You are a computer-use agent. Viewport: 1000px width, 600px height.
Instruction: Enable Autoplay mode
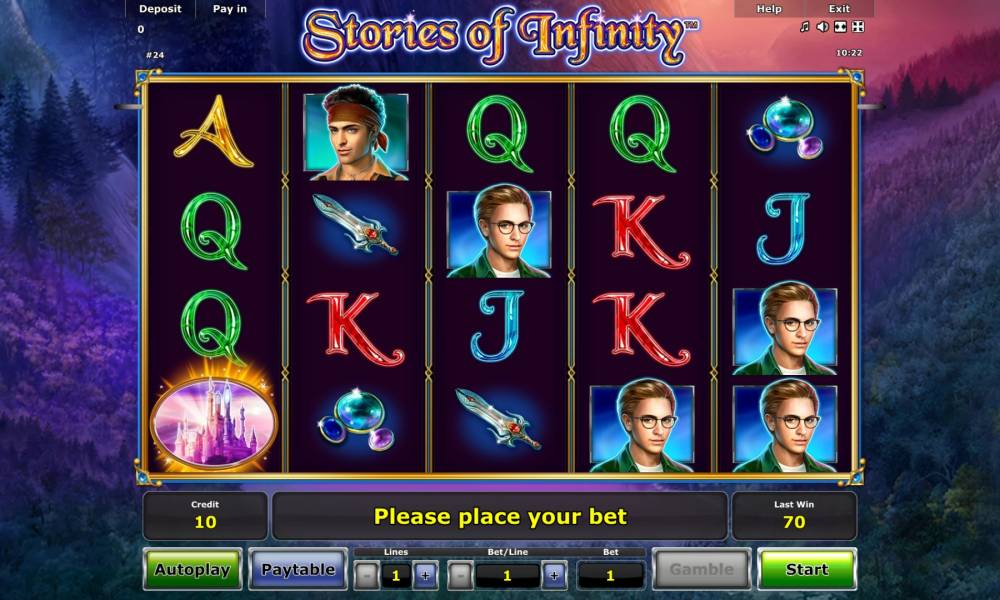192,570
